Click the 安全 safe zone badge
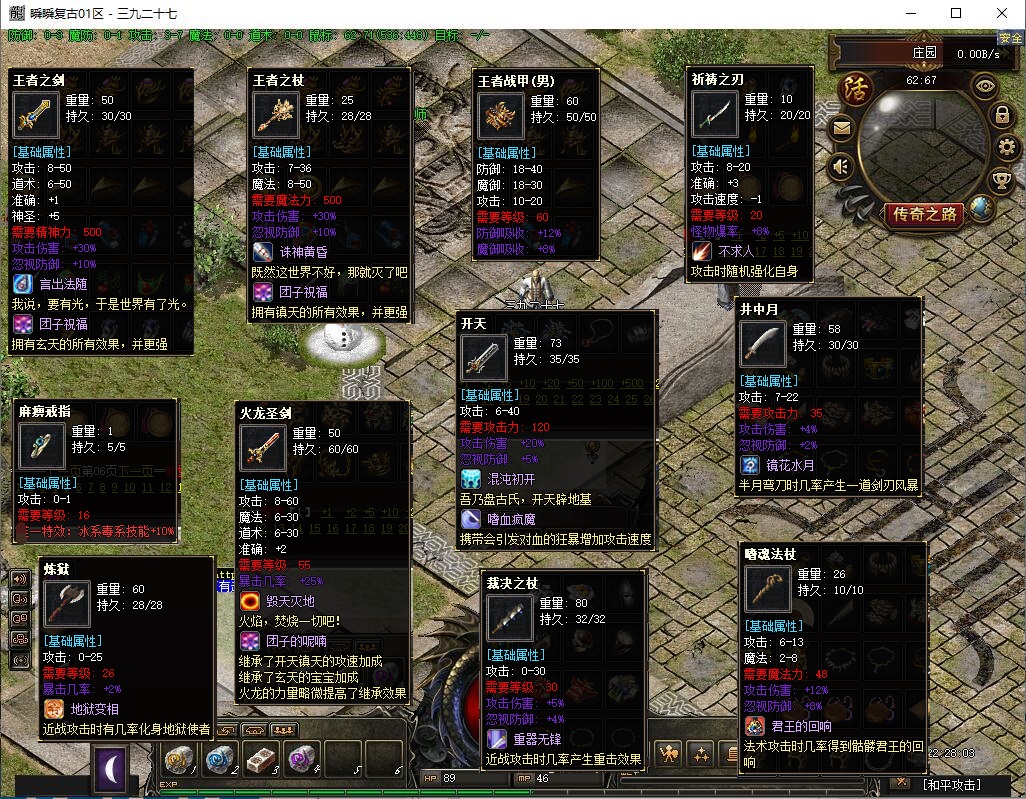1026x799 pixels. pos(1010,38)
